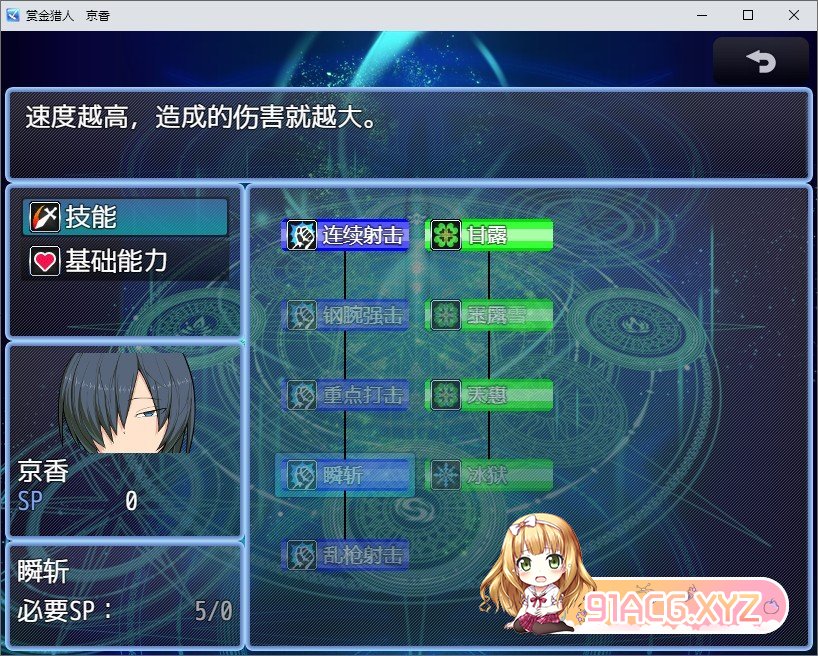818x656 pixels.
Task: Close the game window
Action: [x=793, y=15]
